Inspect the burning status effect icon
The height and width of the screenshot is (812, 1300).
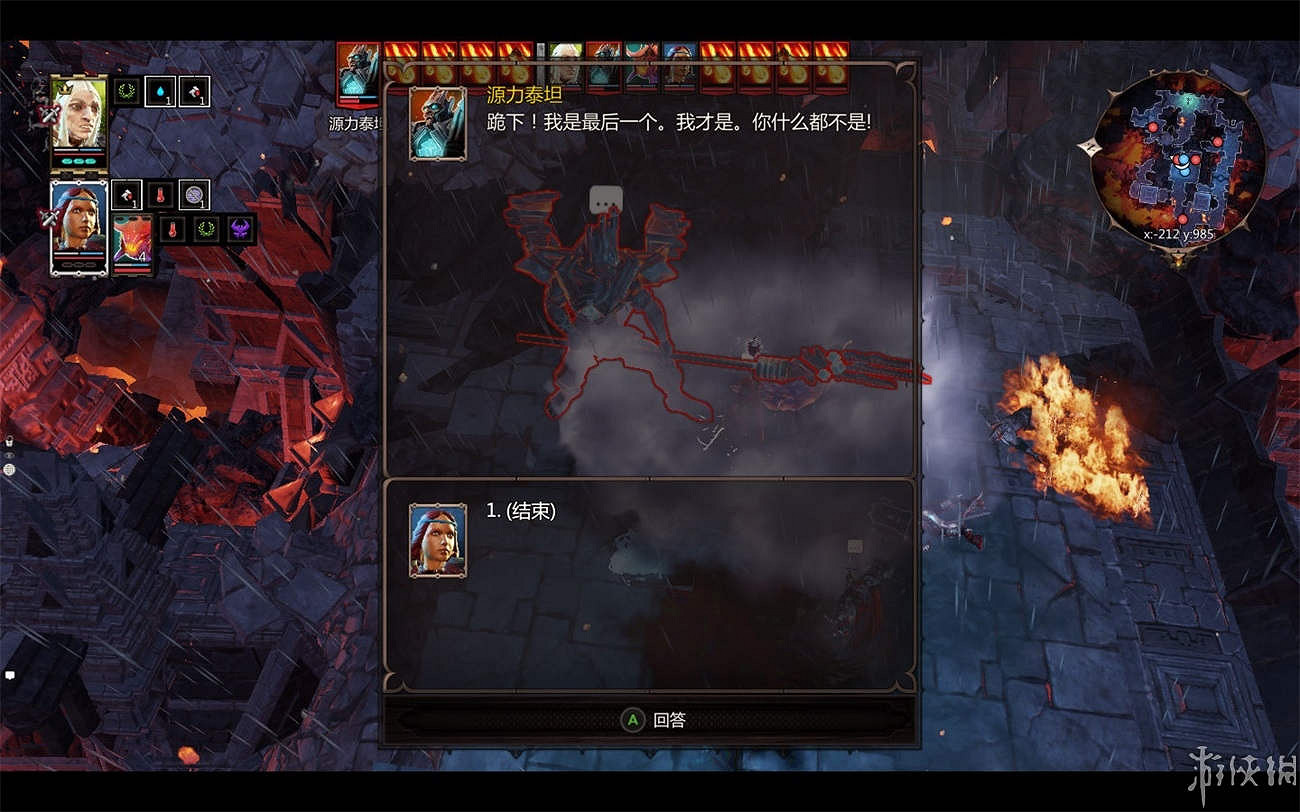point(161,195)
